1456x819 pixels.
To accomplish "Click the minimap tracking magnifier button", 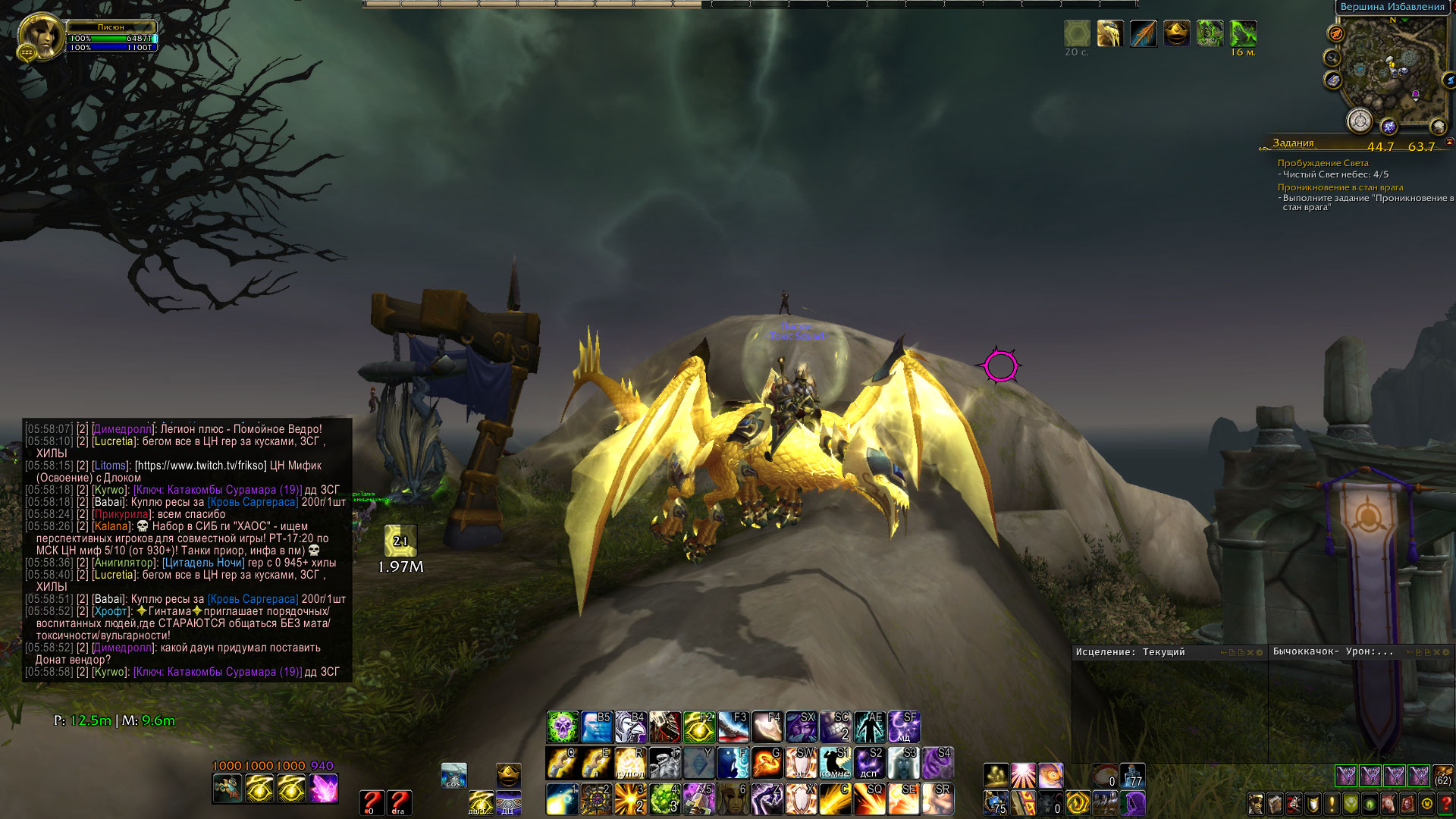I will (x=1332, y=58).
